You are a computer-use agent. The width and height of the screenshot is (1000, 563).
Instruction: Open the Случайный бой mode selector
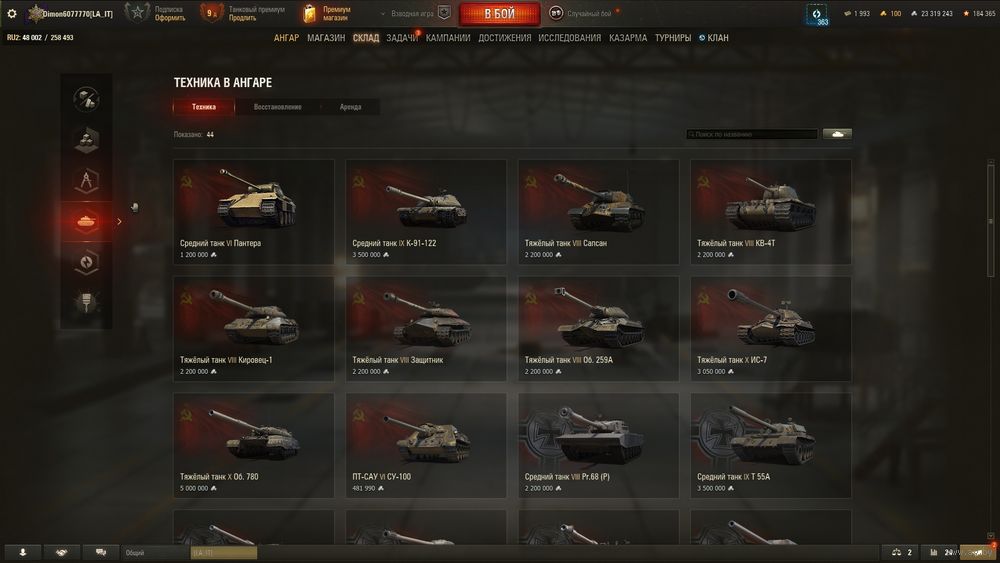[x=588, y=14]
